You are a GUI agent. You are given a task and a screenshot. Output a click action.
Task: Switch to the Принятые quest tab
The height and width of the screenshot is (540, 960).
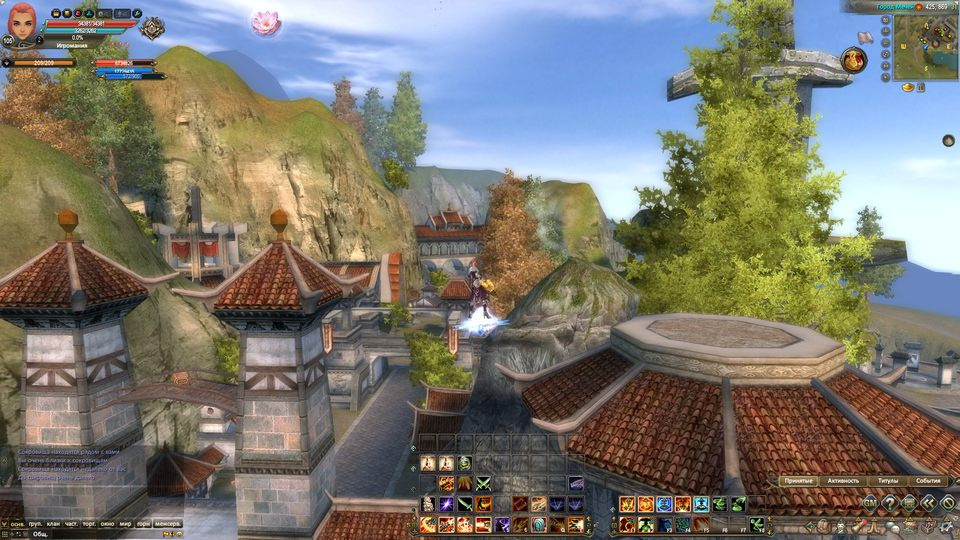(x=799, y=481)
